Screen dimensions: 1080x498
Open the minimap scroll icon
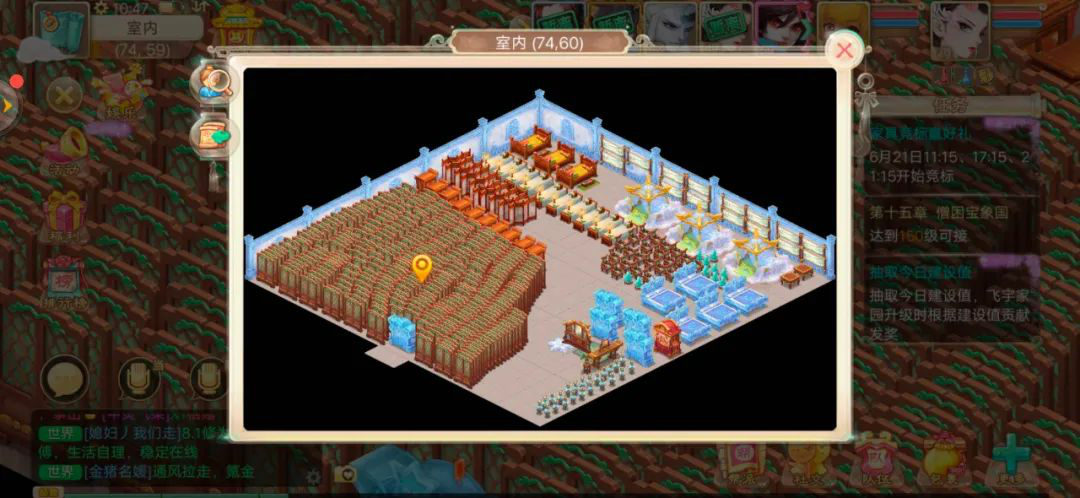pos(60,30)
